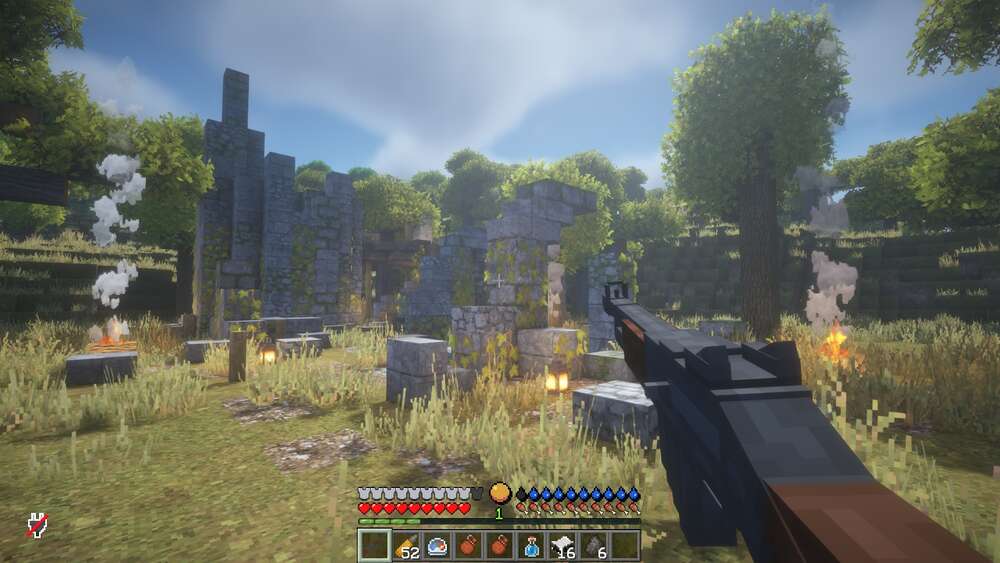Viewport: 1000px width, 563px height.
Task: Select the highlighted first hotbar slot
Action: pos(374,546)
